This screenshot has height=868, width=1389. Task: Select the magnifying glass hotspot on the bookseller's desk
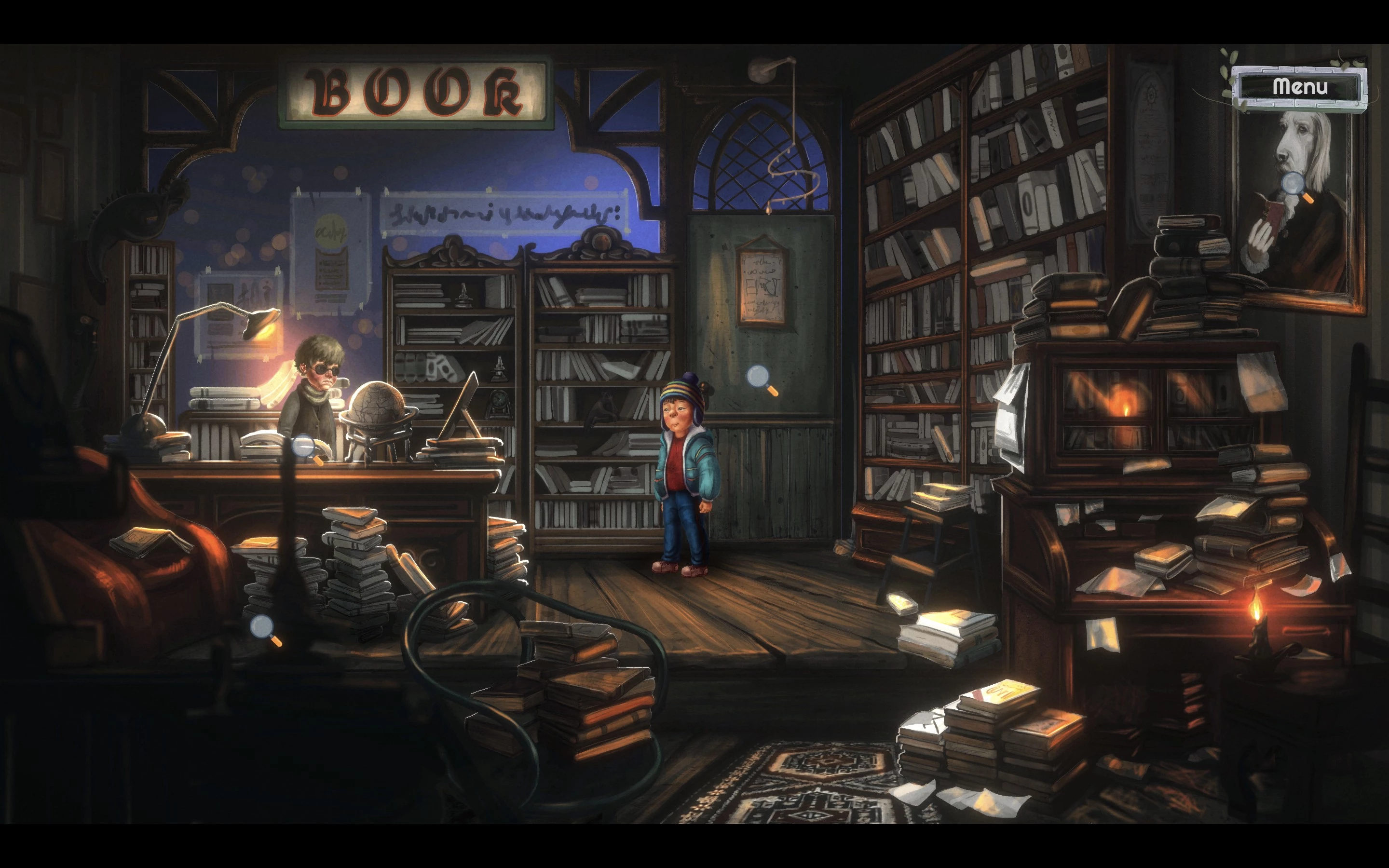coord(304,447)
